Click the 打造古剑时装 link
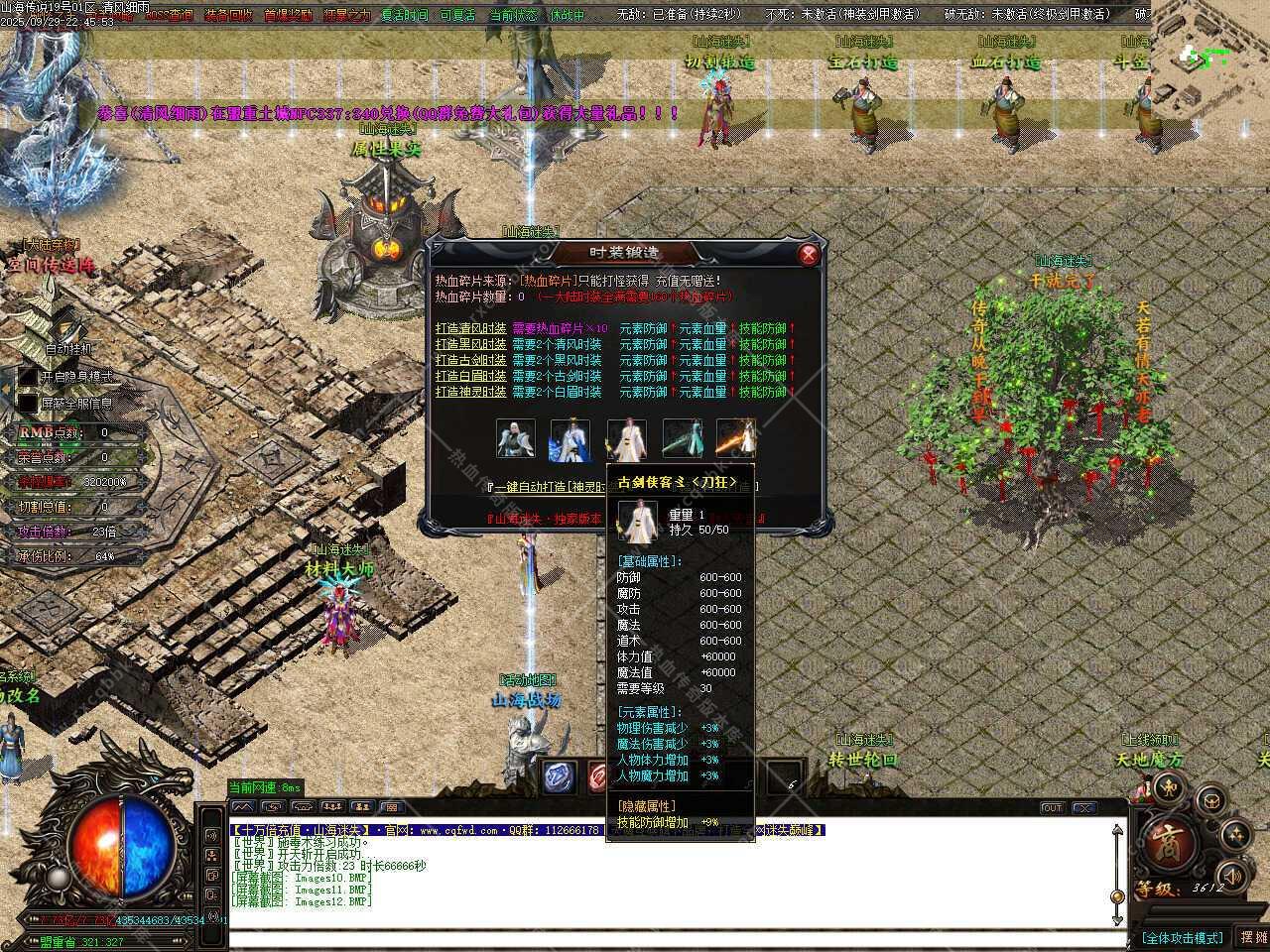The width and height of the screenshot is (1270, 952). (470, 360)
